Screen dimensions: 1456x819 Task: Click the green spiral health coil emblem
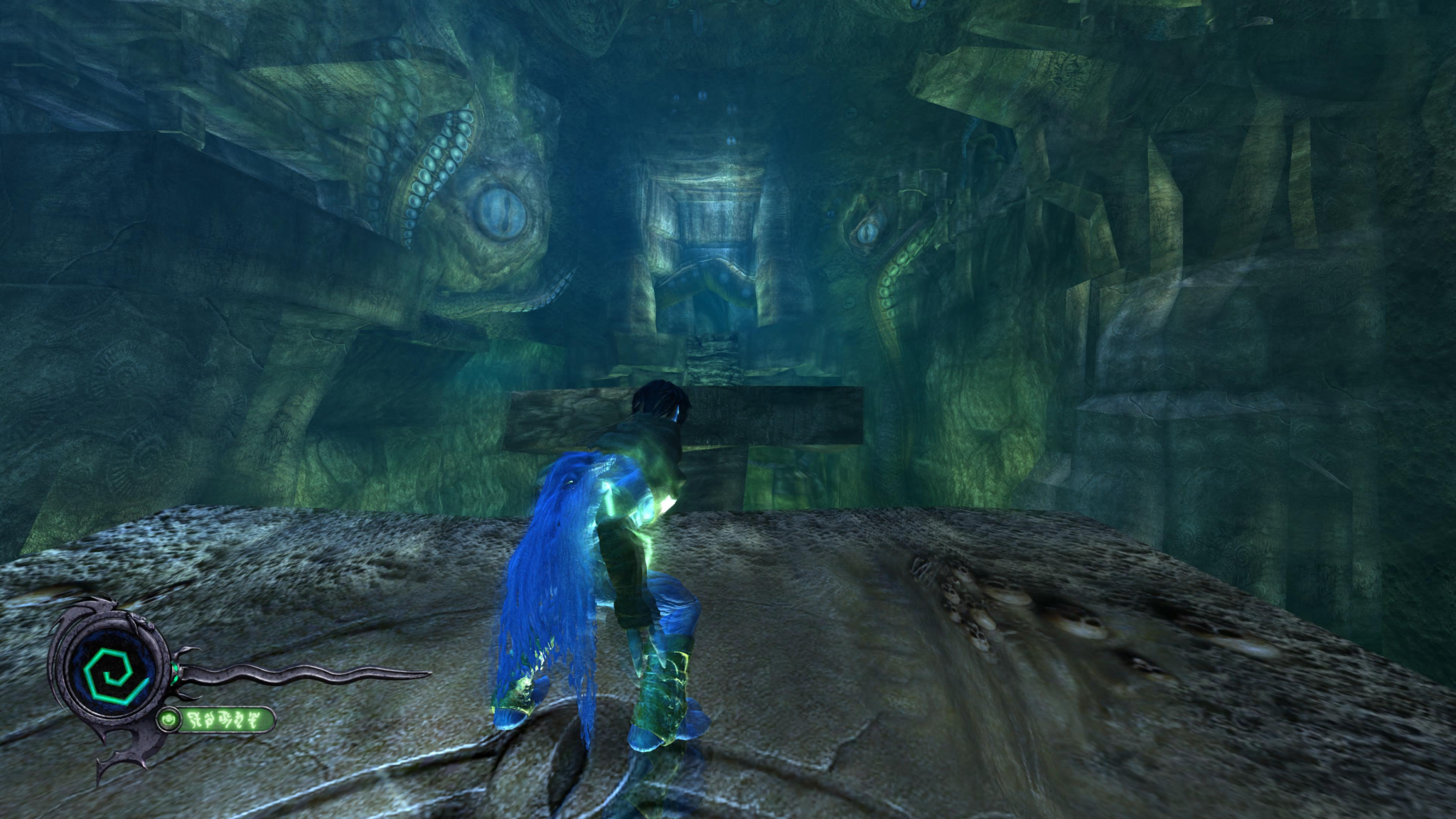(113, 670)
